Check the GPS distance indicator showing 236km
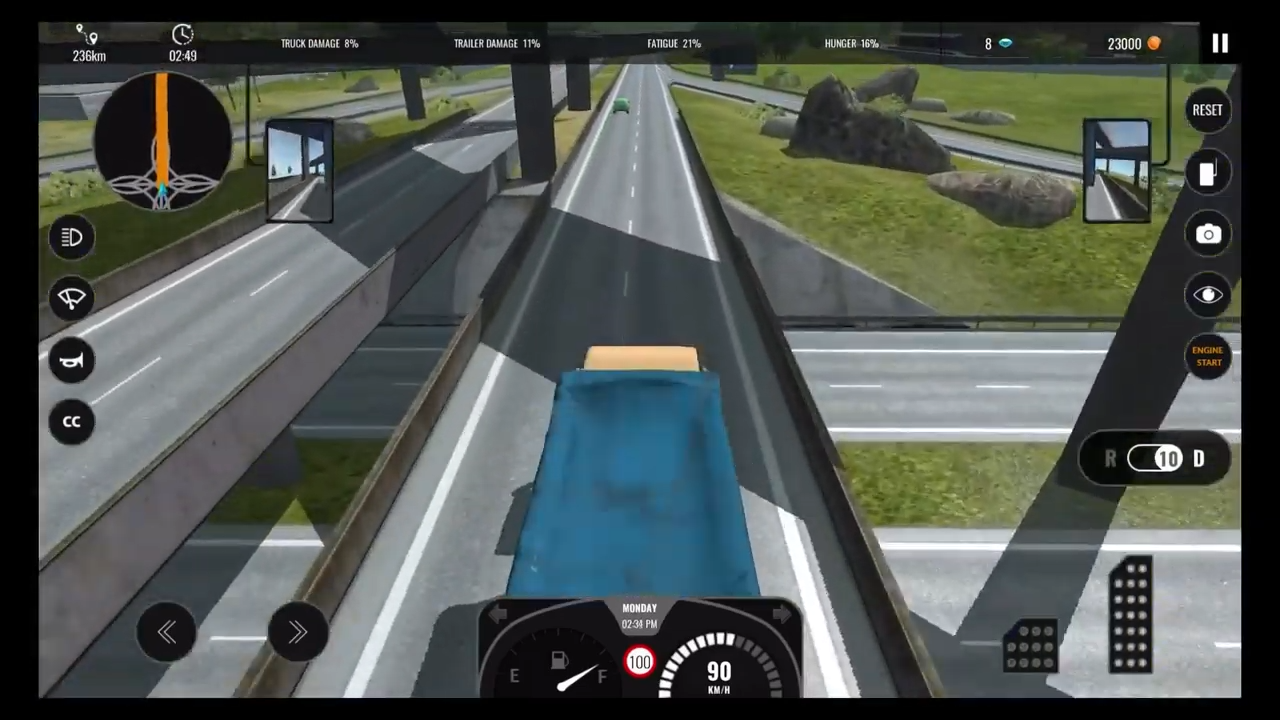1280x720 pixels. 88,44
